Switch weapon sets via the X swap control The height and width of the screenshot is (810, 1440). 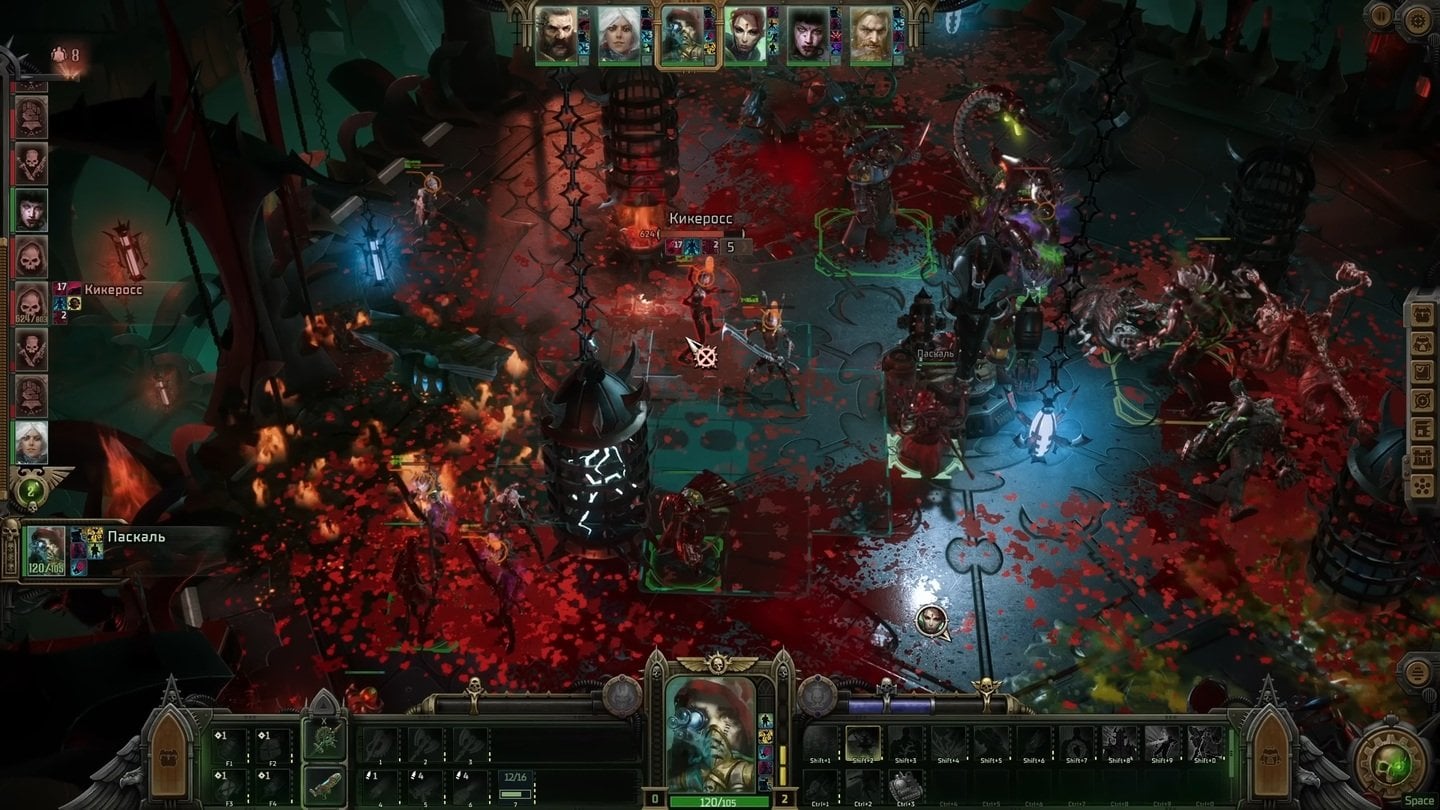[324, 721]
